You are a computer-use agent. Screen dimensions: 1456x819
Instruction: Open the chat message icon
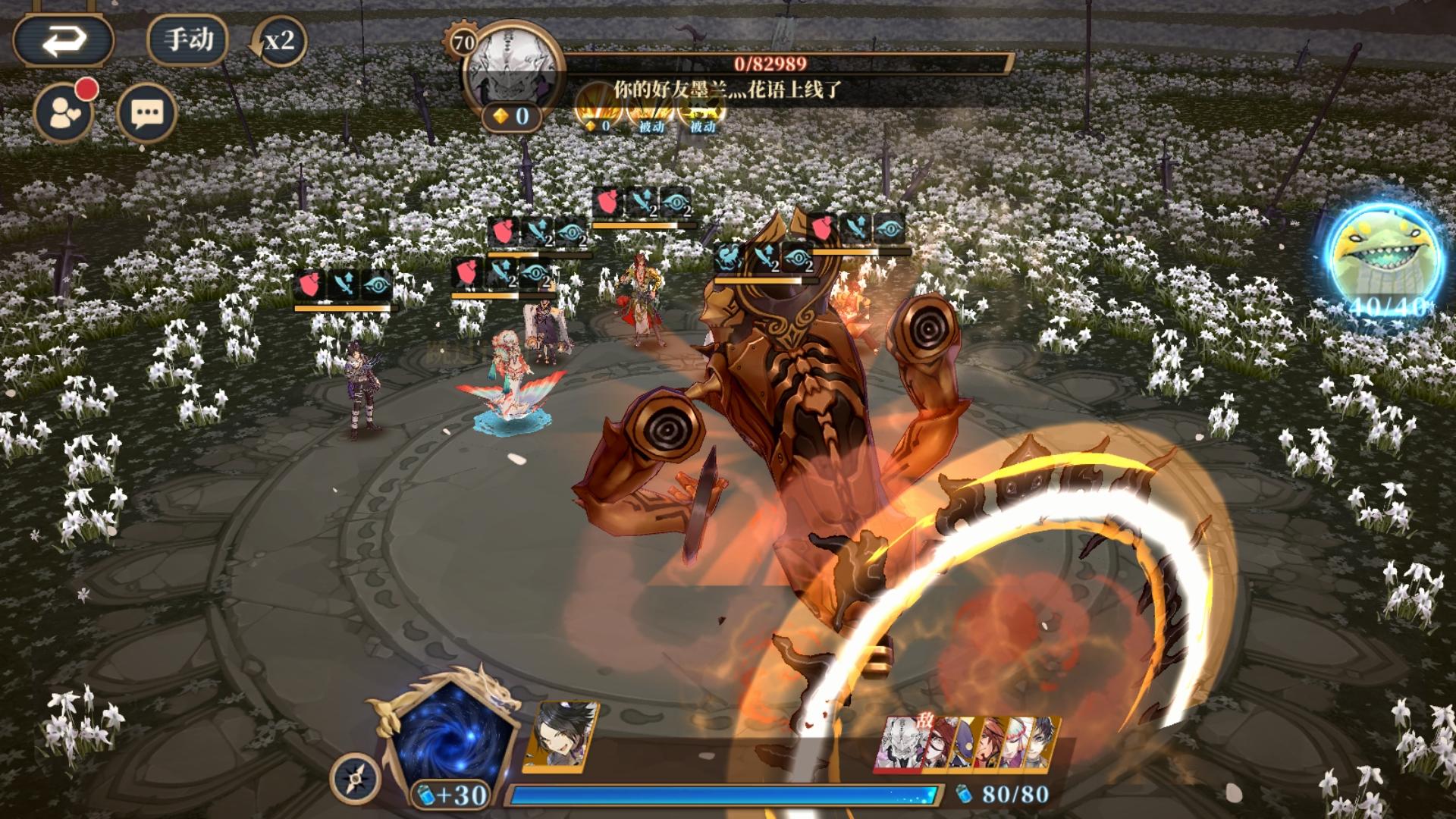point(145,111)
